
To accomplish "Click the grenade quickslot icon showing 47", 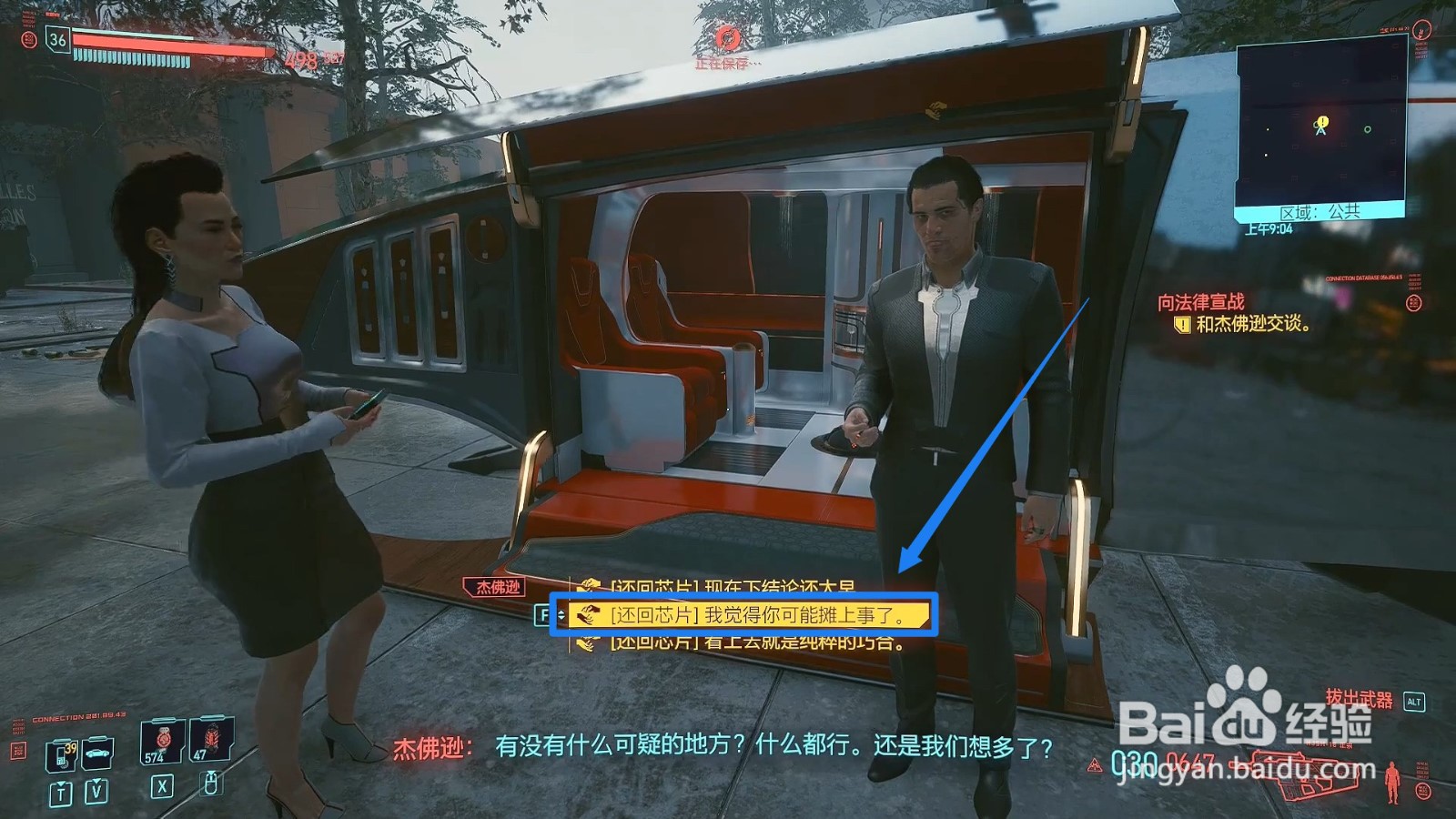I will (208, 742).
